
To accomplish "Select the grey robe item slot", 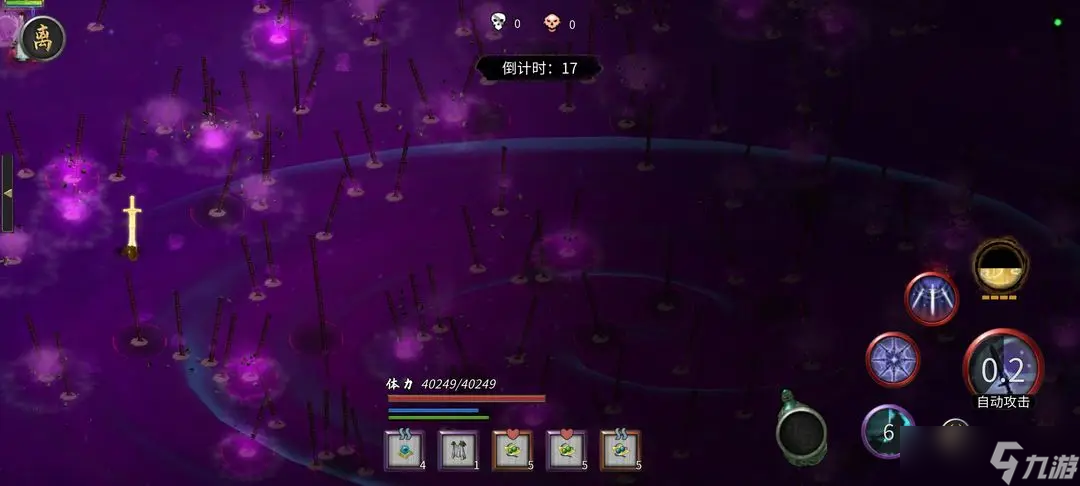I will coord(459,451).
